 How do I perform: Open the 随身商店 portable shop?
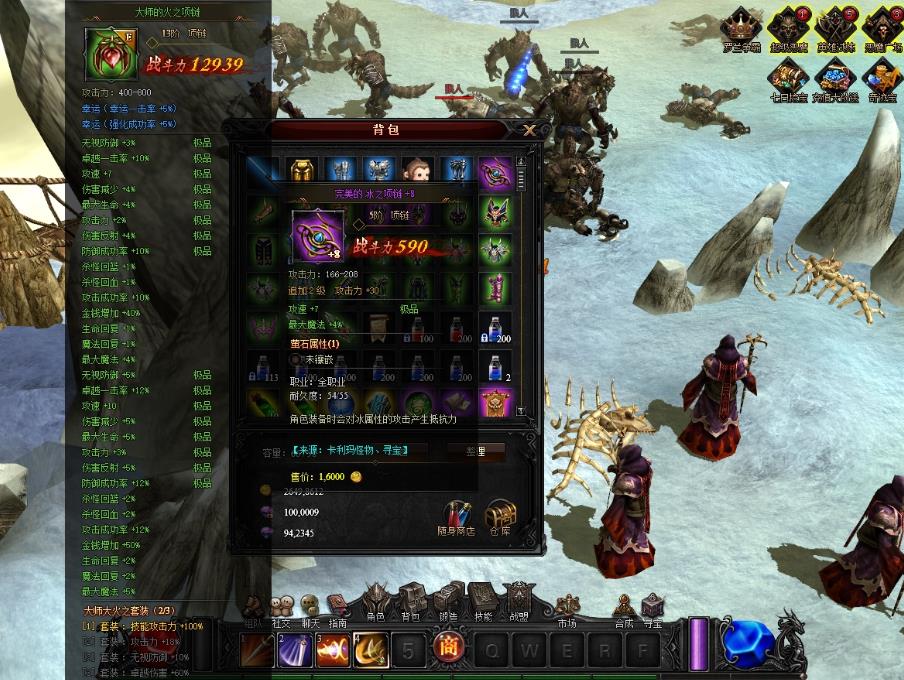(x=458, y=514)
